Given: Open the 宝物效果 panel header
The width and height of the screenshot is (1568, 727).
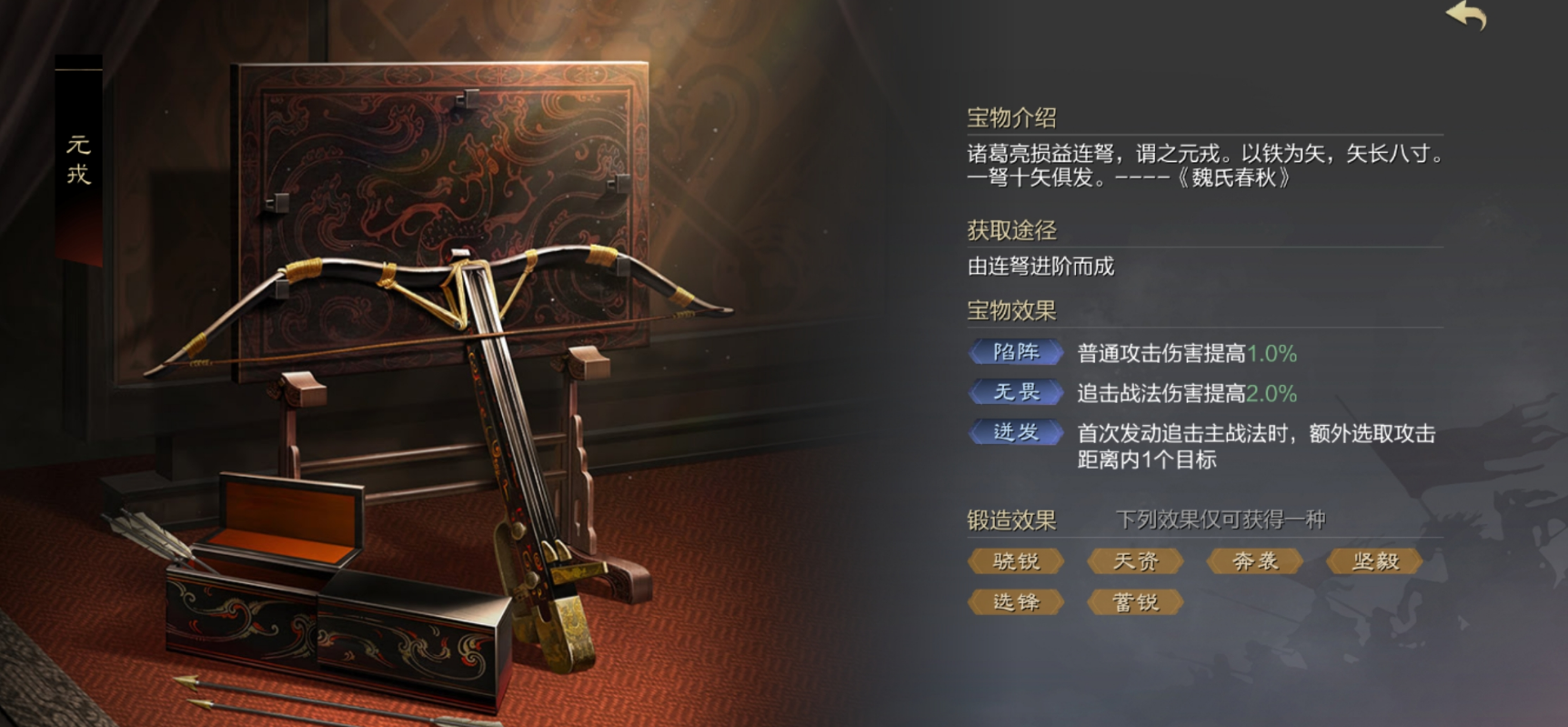Looking at the screenshot, I should click(1010, 310).
